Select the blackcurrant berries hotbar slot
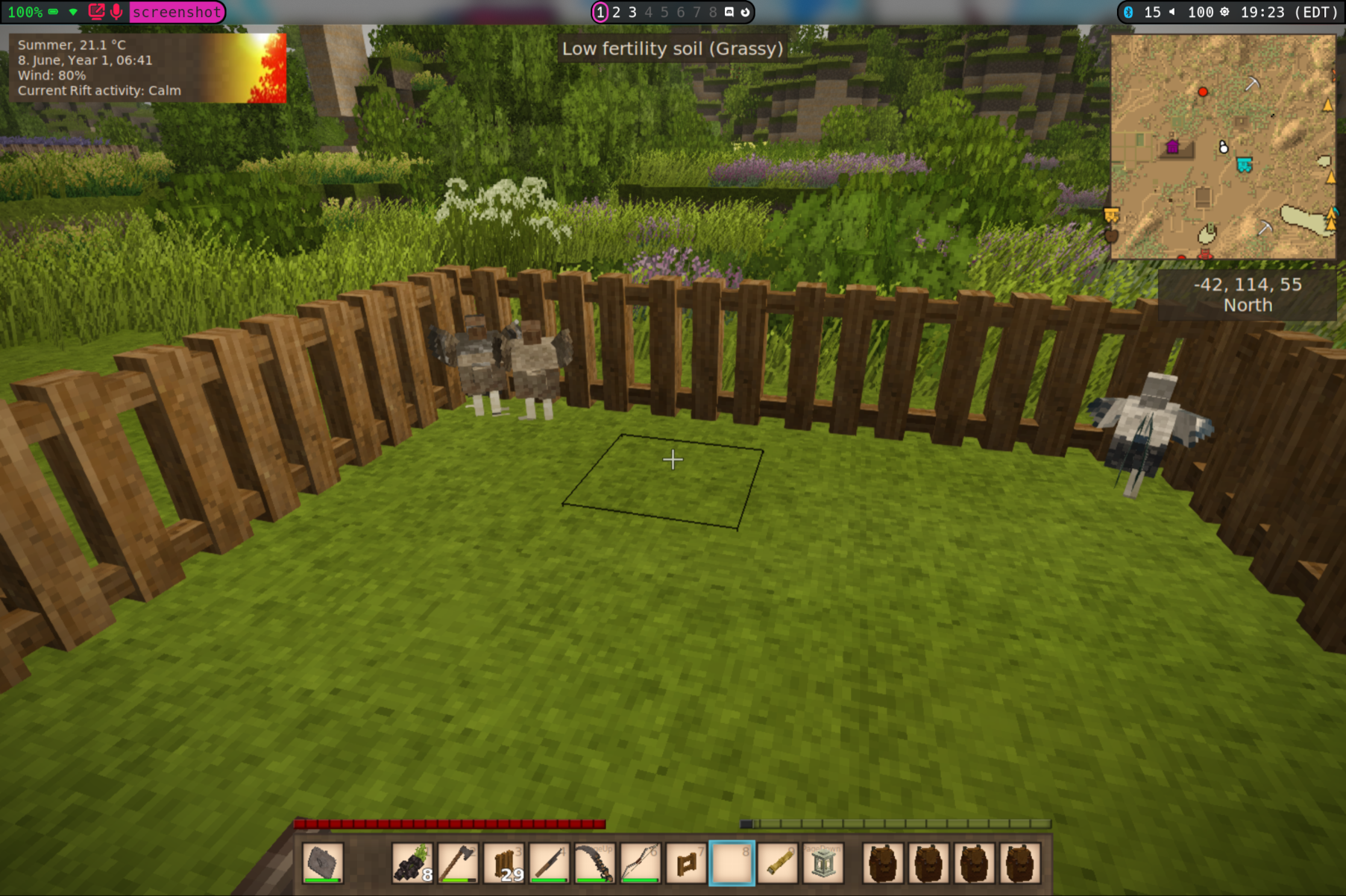The width and height of the screenshot is (1346, 896). 412,864
